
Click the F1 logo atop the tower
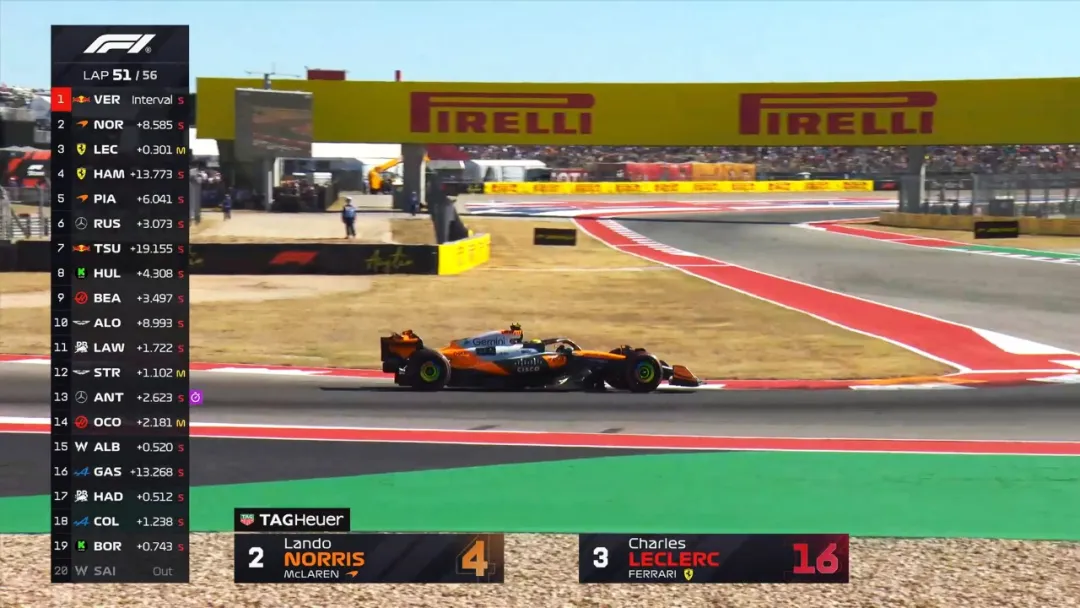120,44
